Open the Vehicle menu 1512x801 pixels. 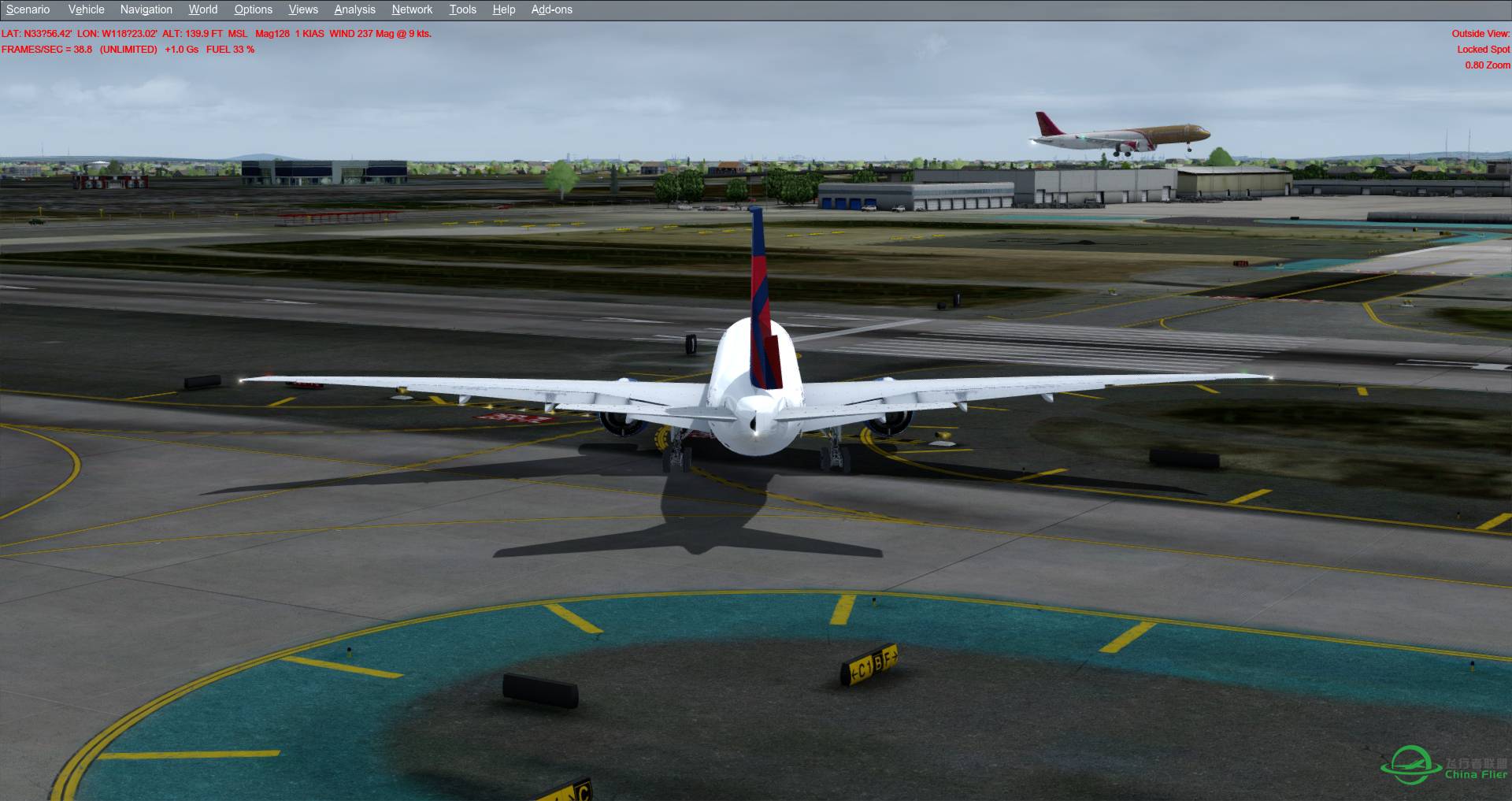86,9
